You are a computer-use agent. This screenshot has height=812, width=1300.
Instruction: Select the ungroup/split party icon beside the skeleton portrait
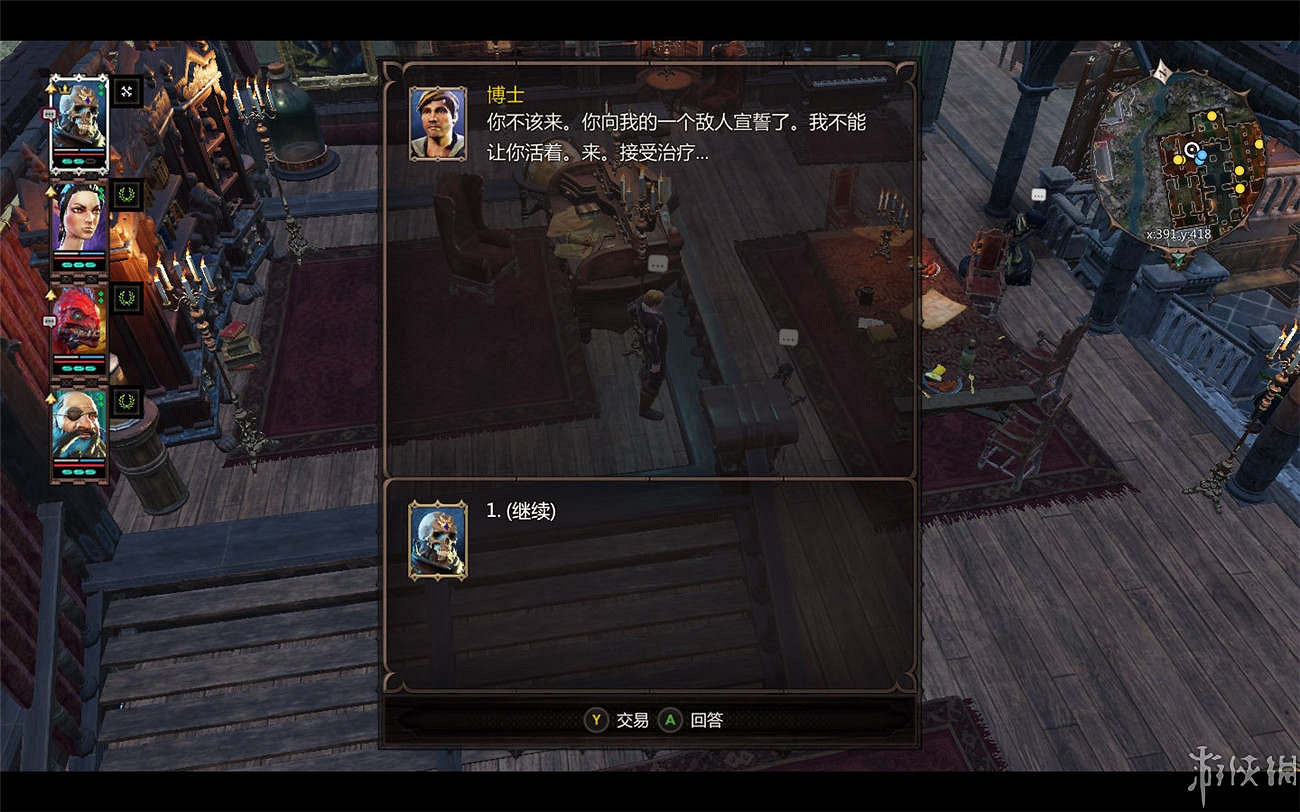(127, 91)
